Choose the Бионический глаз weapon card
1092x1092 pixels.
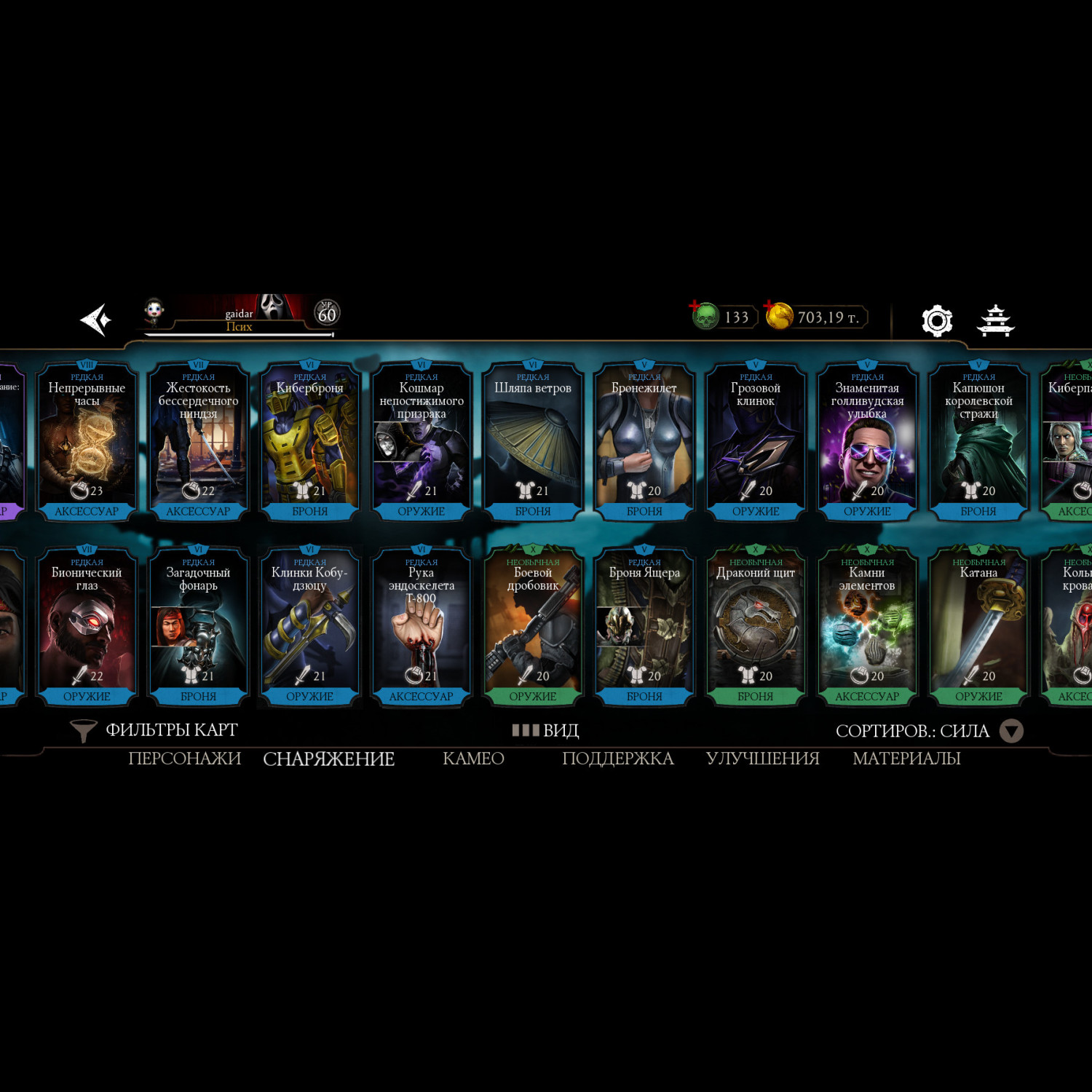point(87,626)
